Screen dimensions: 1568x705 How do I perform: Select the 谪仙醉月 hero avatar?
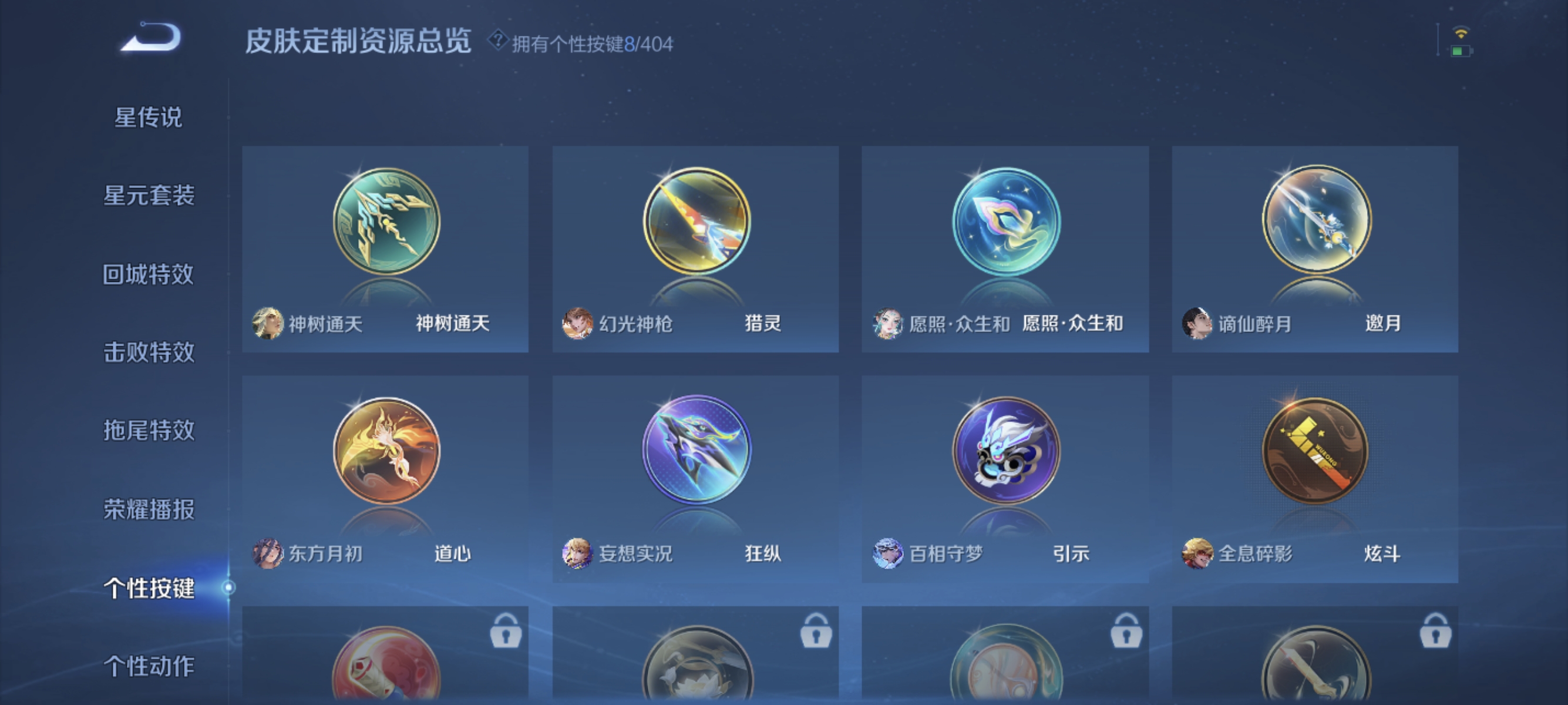tap(1198, 324)
